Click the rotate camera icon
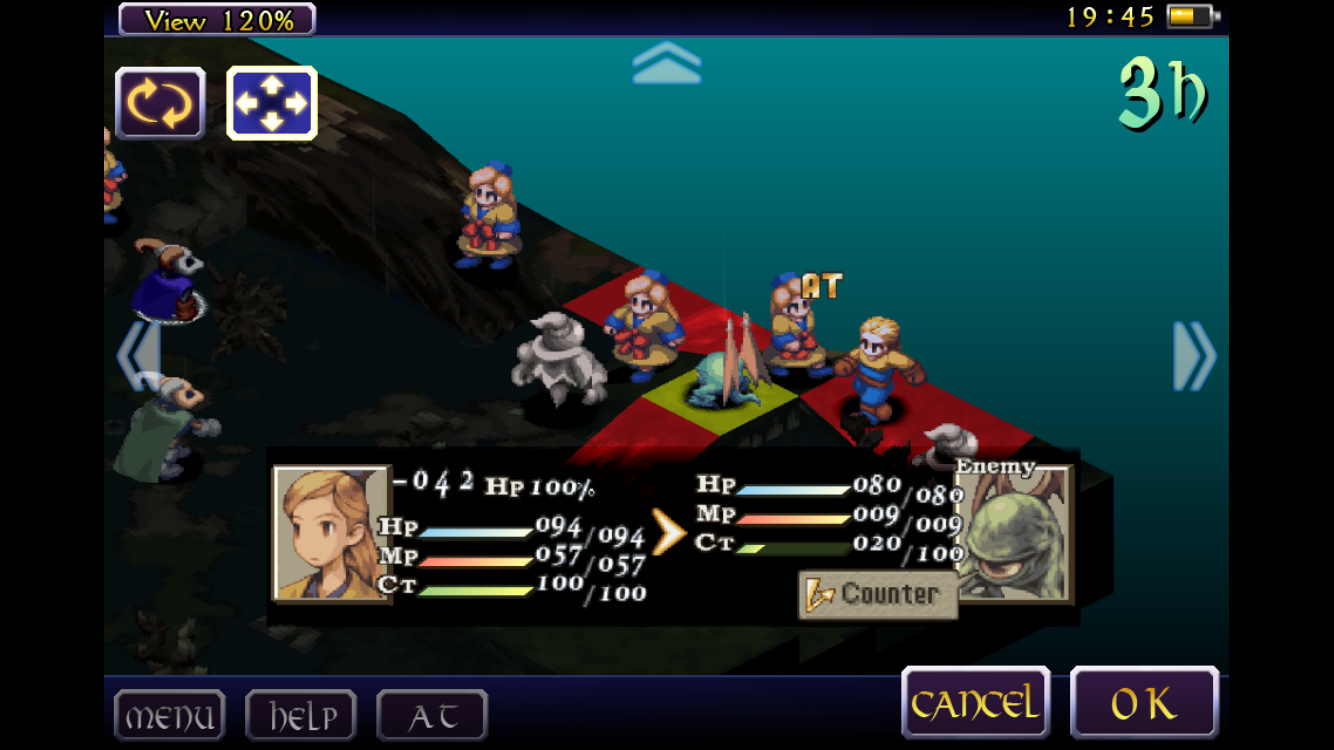This screenshot has height=750, width=1334. coord(160,103)
